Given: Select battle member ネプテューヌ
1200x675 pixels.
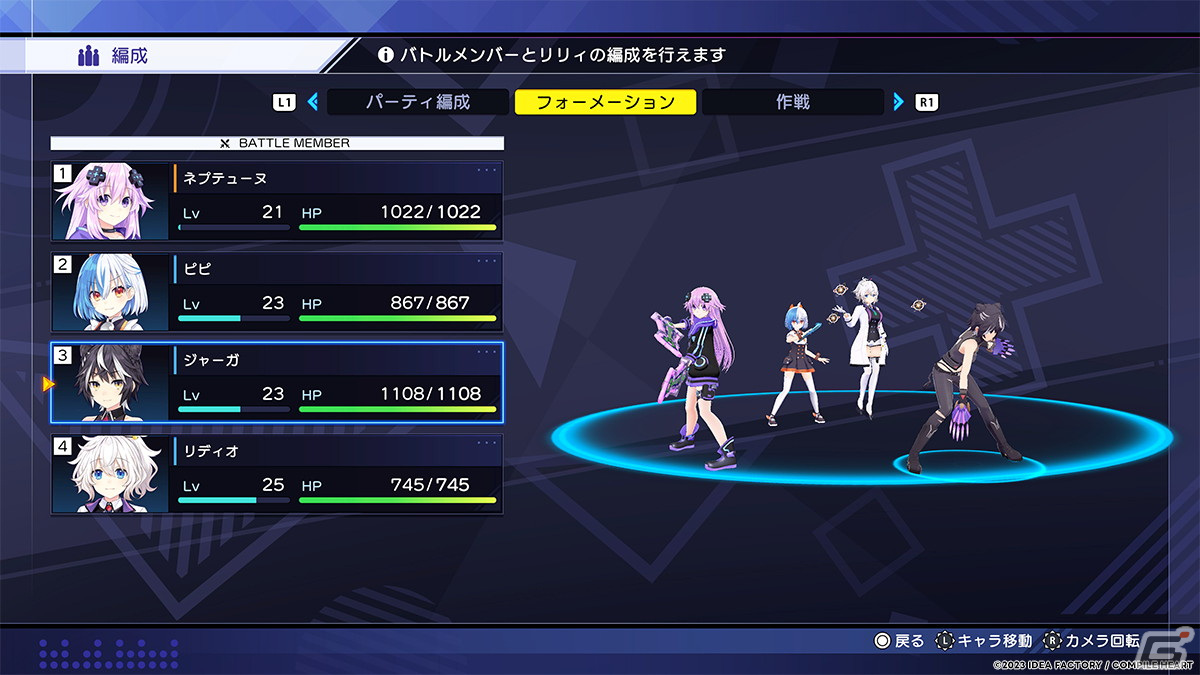Looking at the screenshot, I should click(x=277, y=201).
